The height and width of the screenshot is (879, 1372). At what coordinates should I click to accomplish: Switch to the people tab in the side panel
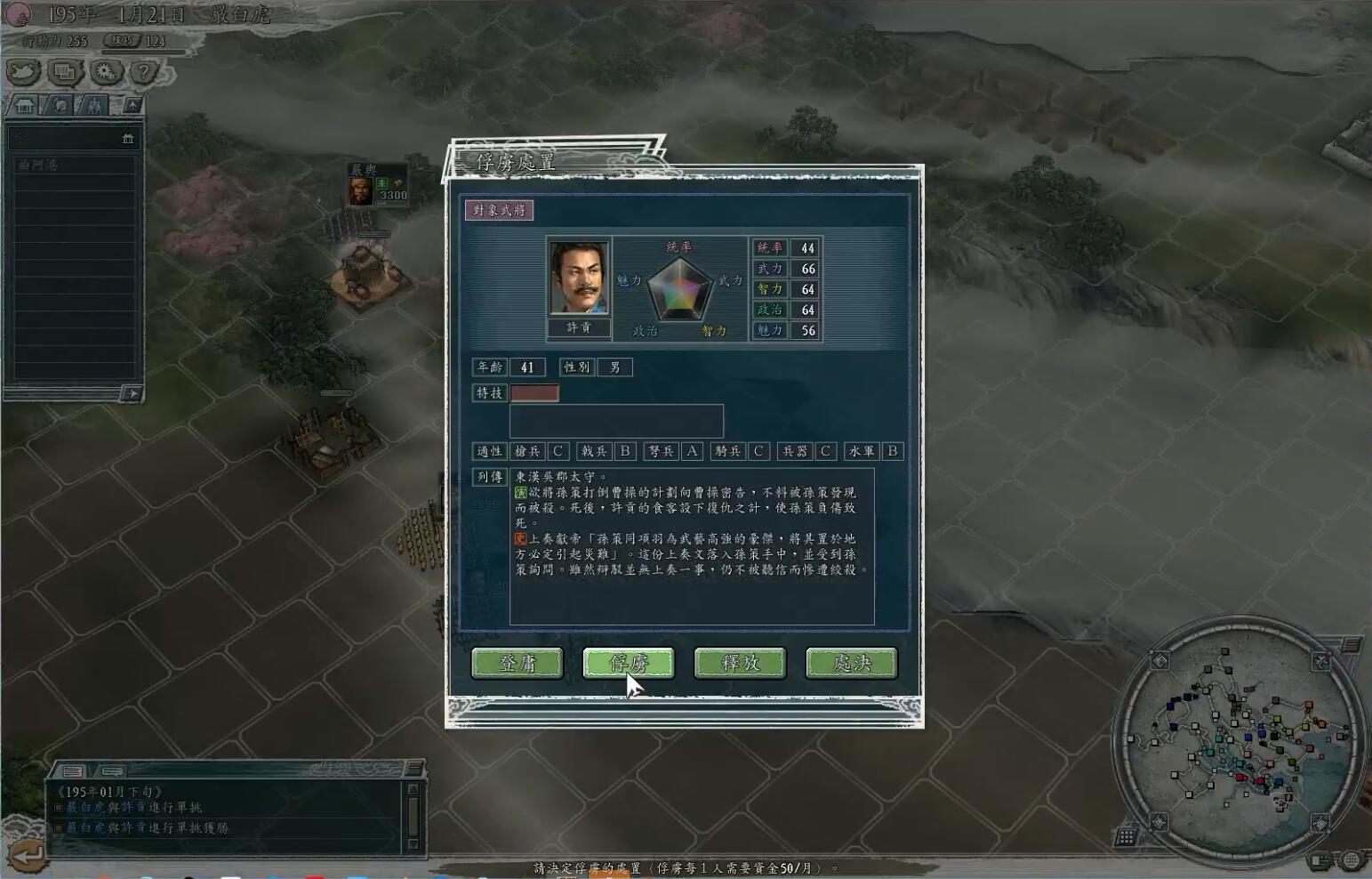coord(94,105)
